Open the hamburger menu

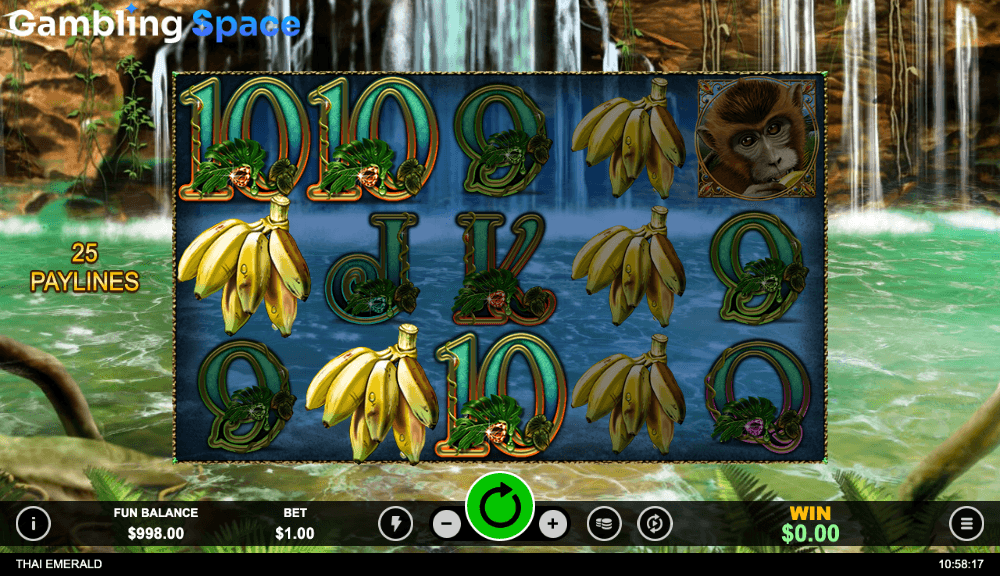966,523
